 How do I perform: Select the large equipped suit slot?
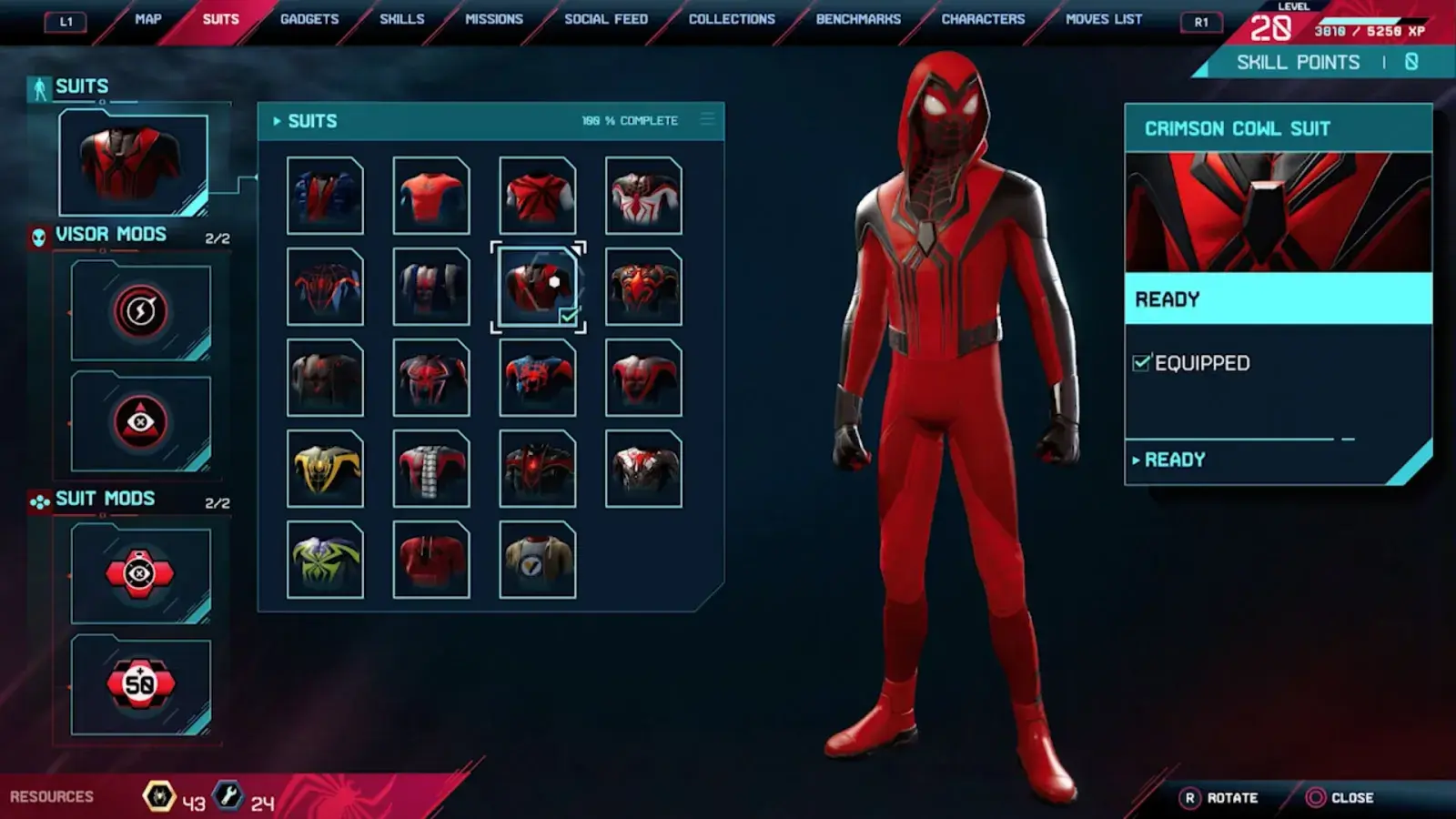(133, 164)
